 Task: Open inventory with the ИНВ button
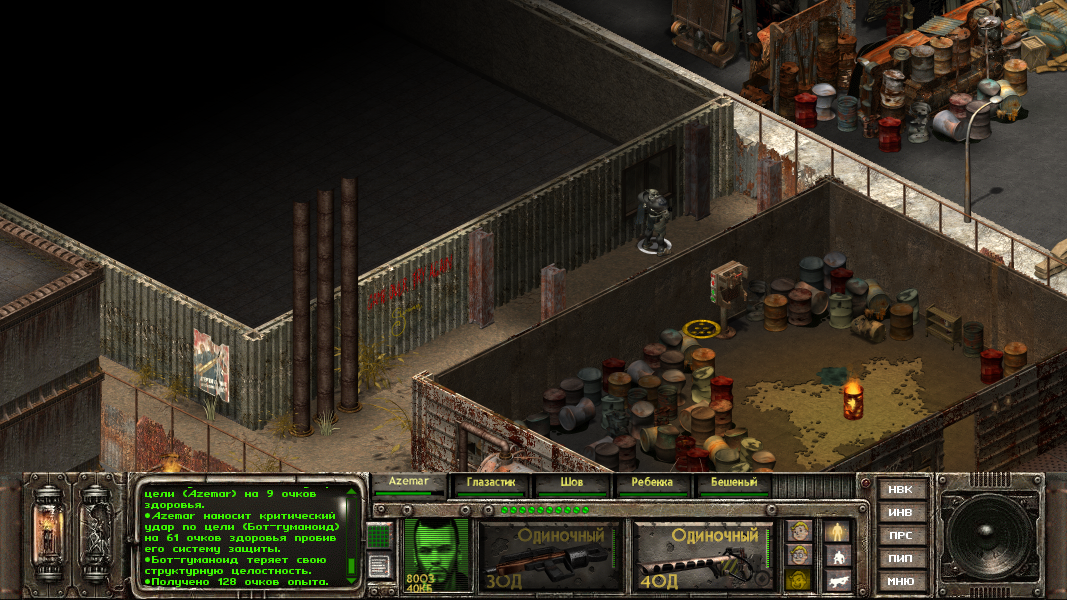[901, 513]
